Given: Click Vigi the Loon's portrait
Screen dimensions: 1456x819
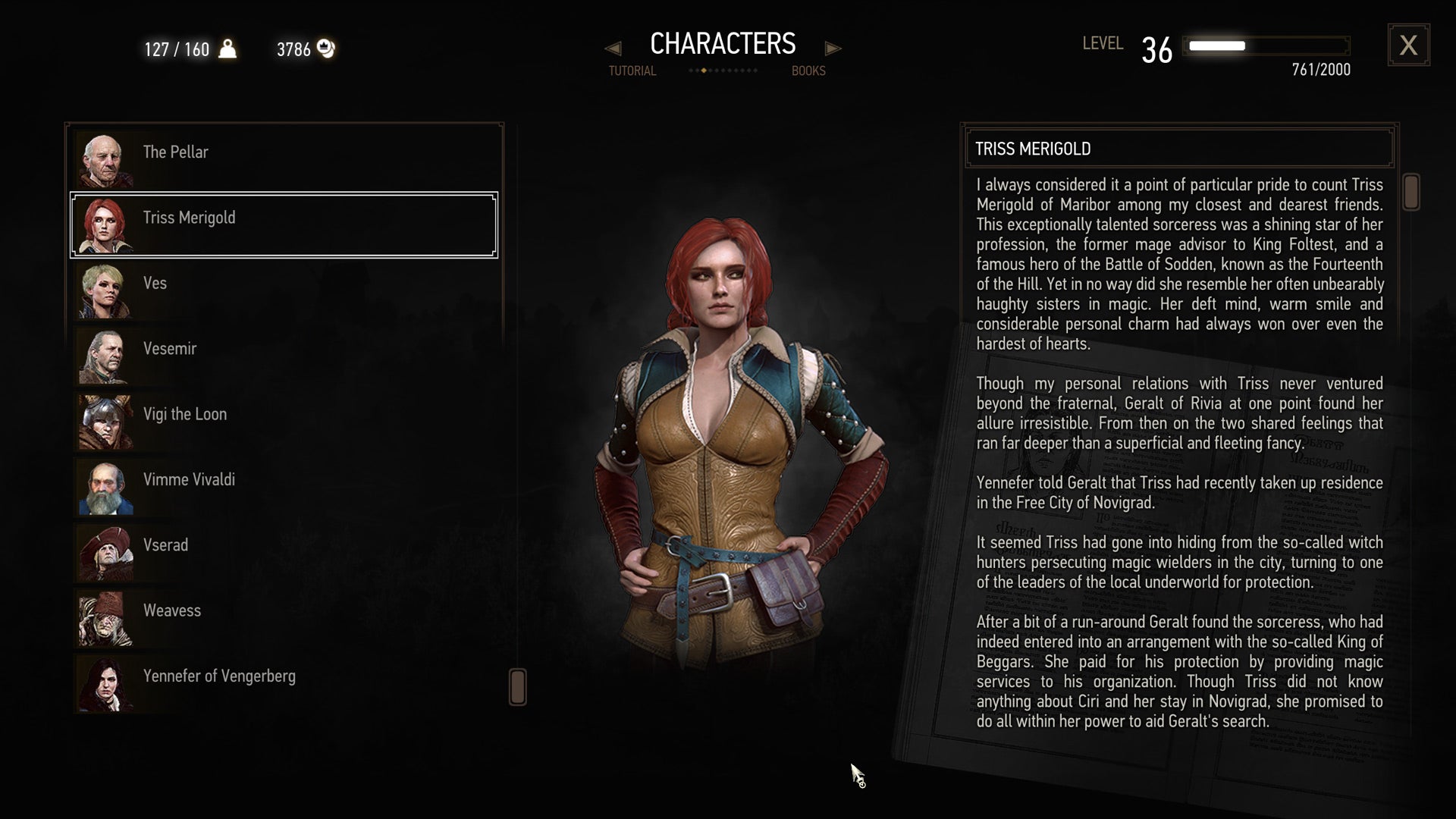Looking at the screenshot, I should point(106,421).
